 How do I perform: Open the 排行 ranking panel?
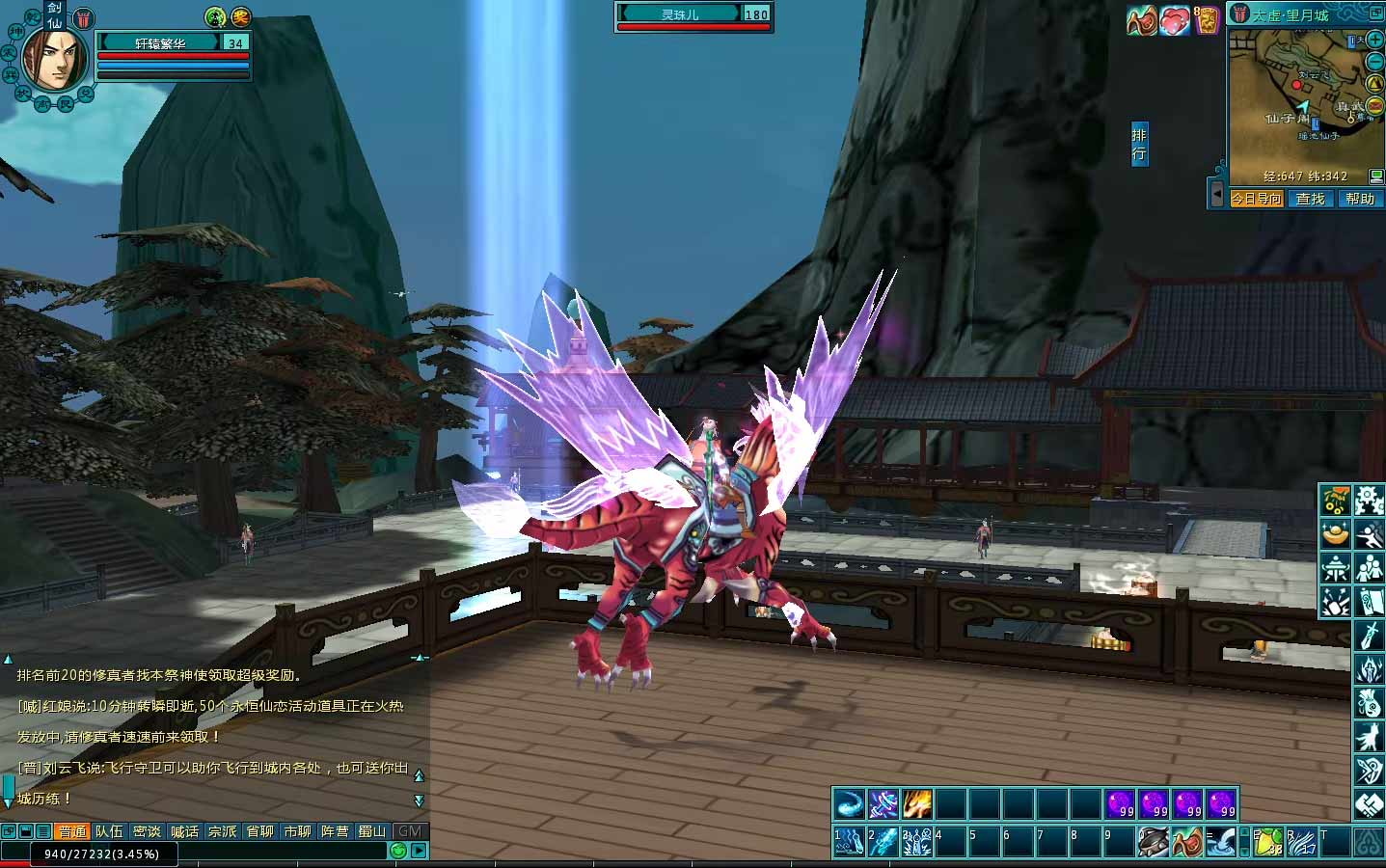[1139, 144]
